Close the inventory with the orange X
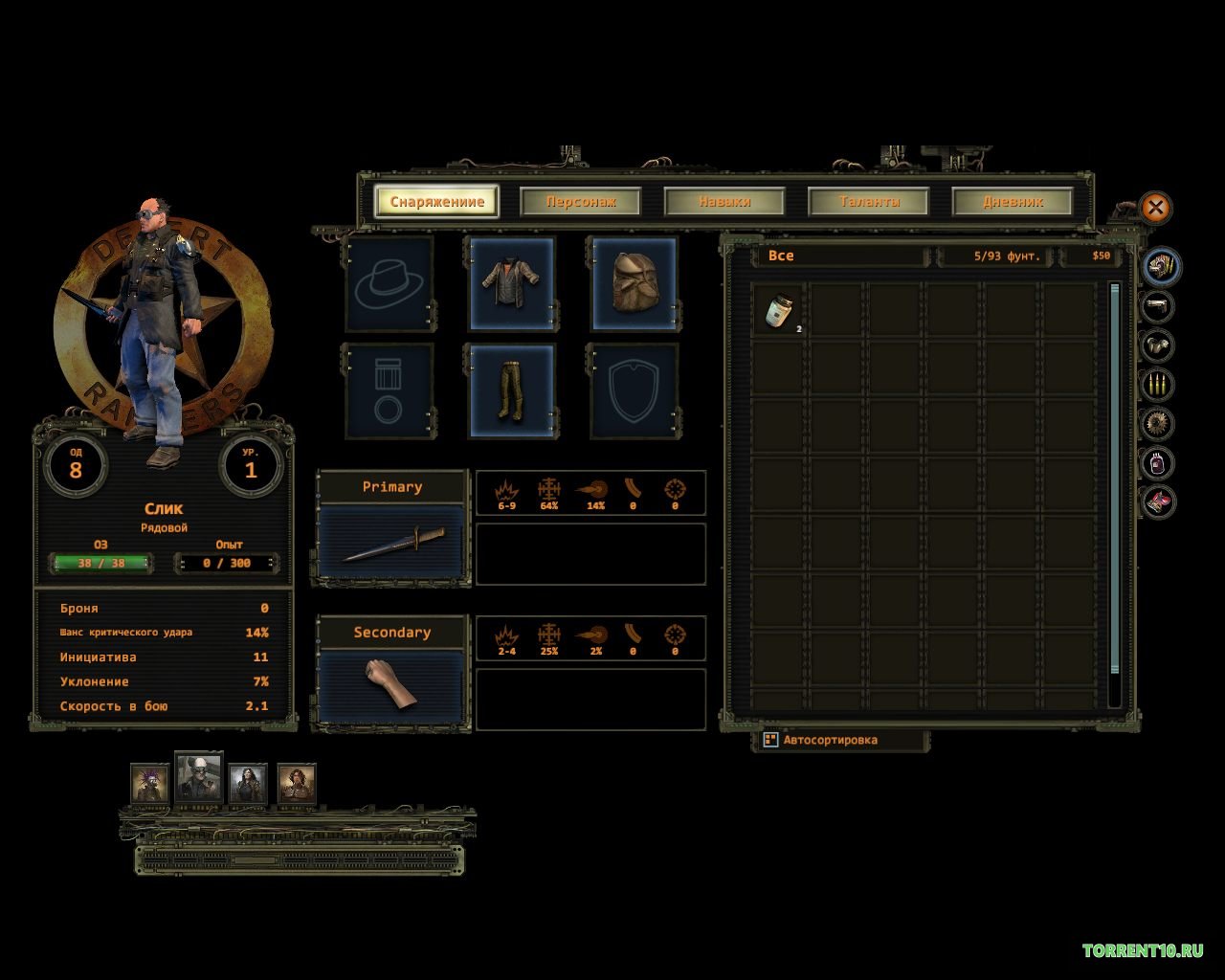 pyautogui.click(x=1155, y=207)
